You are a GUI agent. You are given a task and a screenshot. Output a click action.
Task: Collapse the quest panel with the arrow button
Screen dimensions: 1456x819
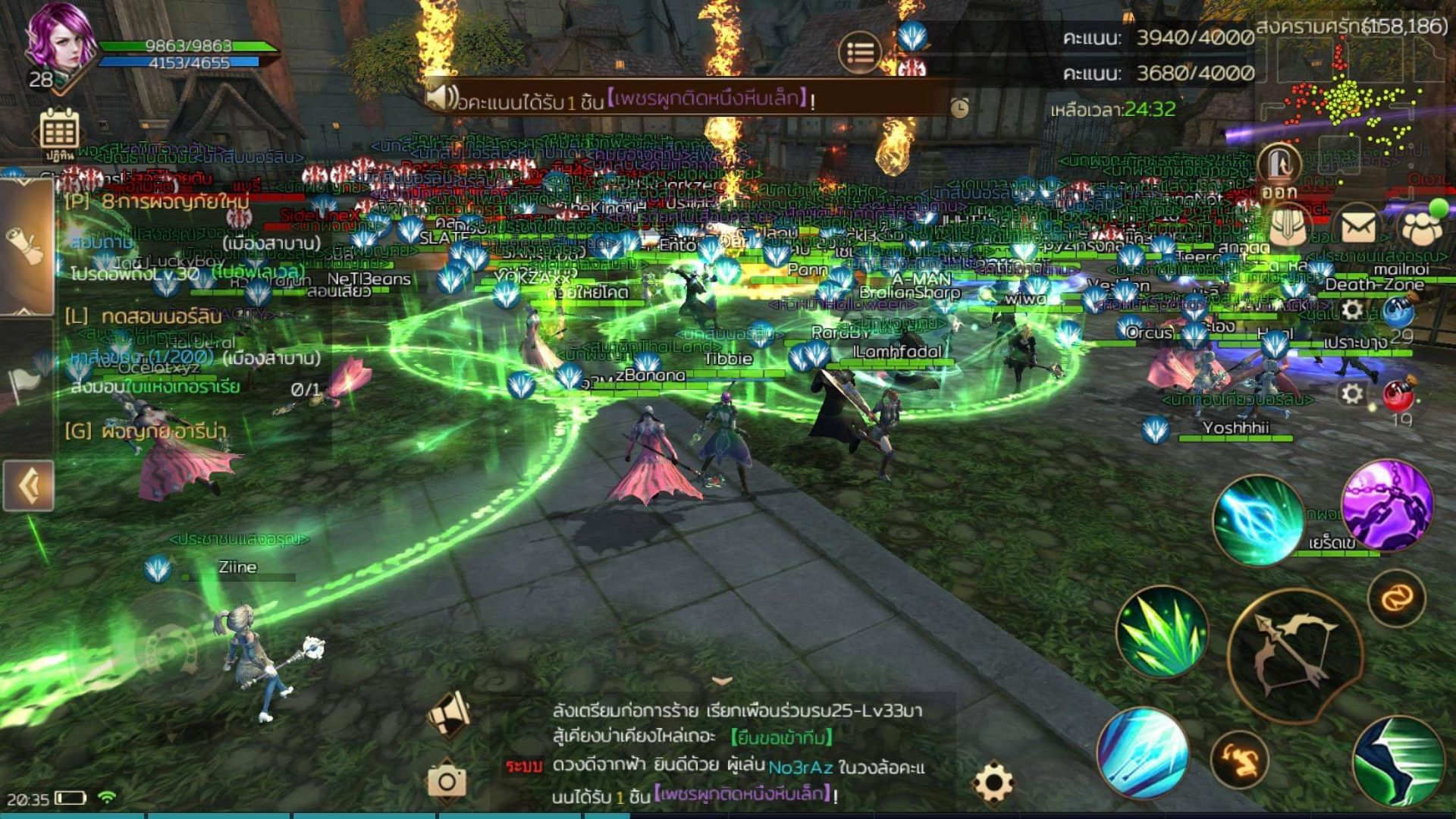[29, 485]
